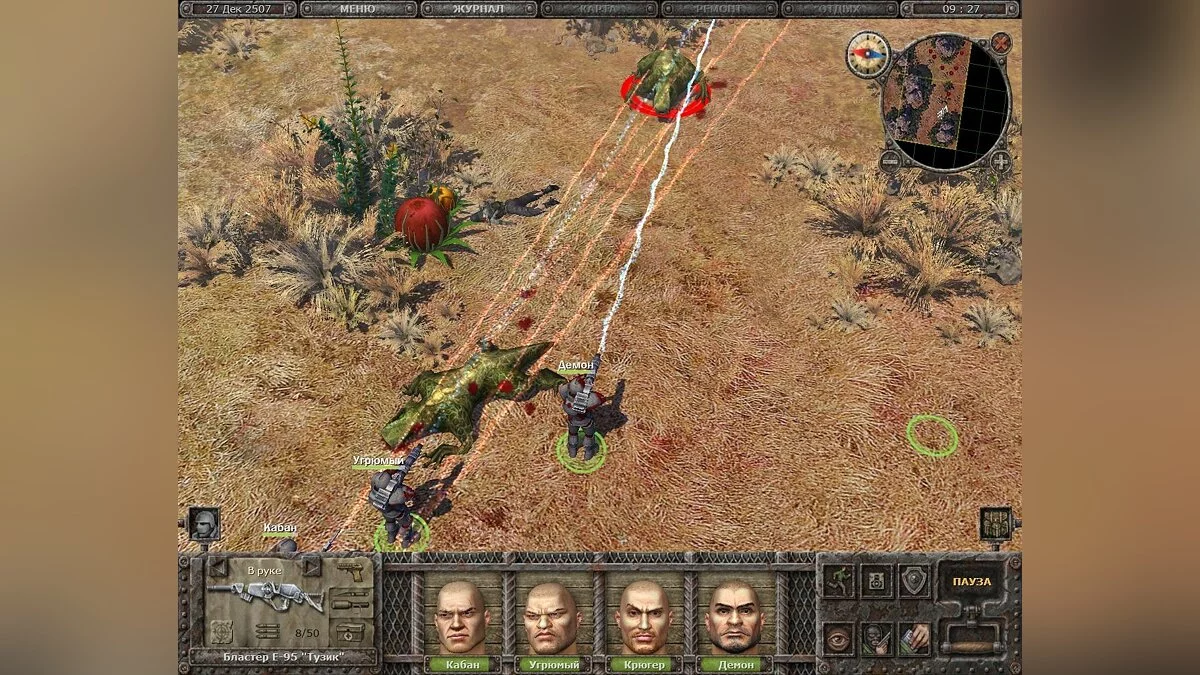Click the compass icon beside the minimap

point(866,53)
